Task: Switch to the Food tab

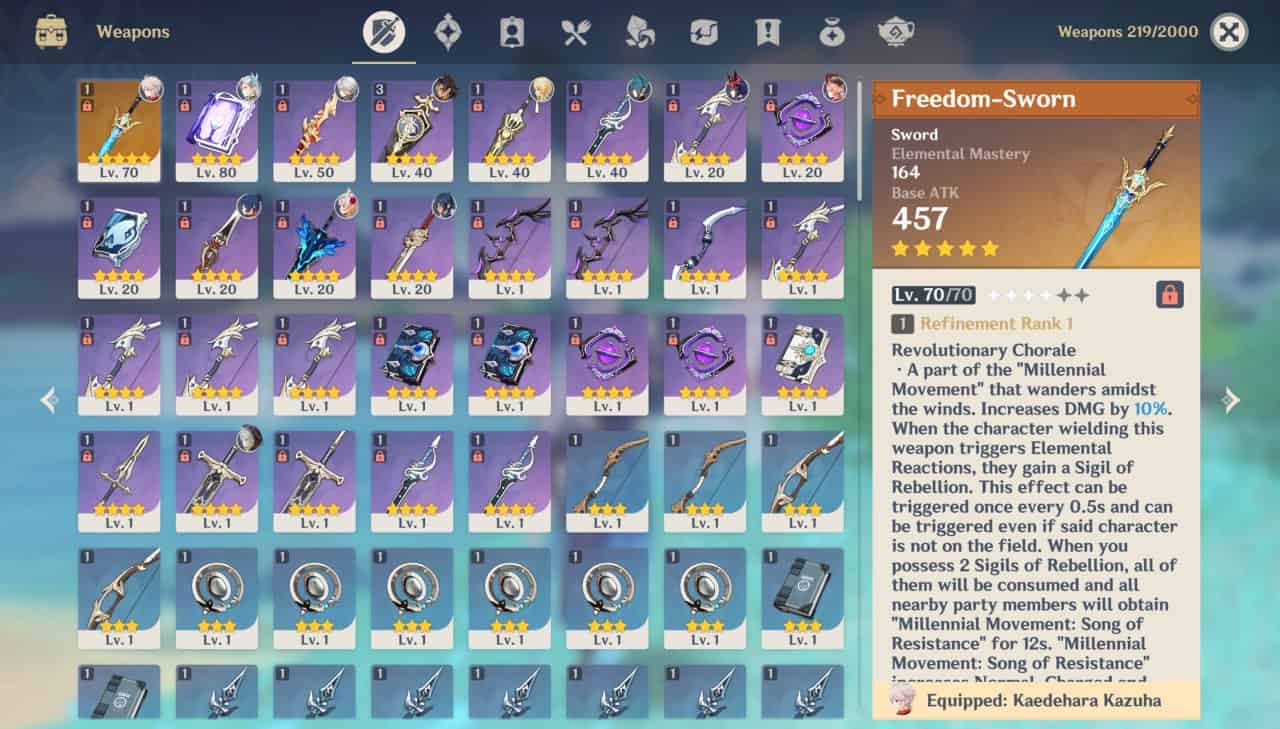Action: pos(575,32)
